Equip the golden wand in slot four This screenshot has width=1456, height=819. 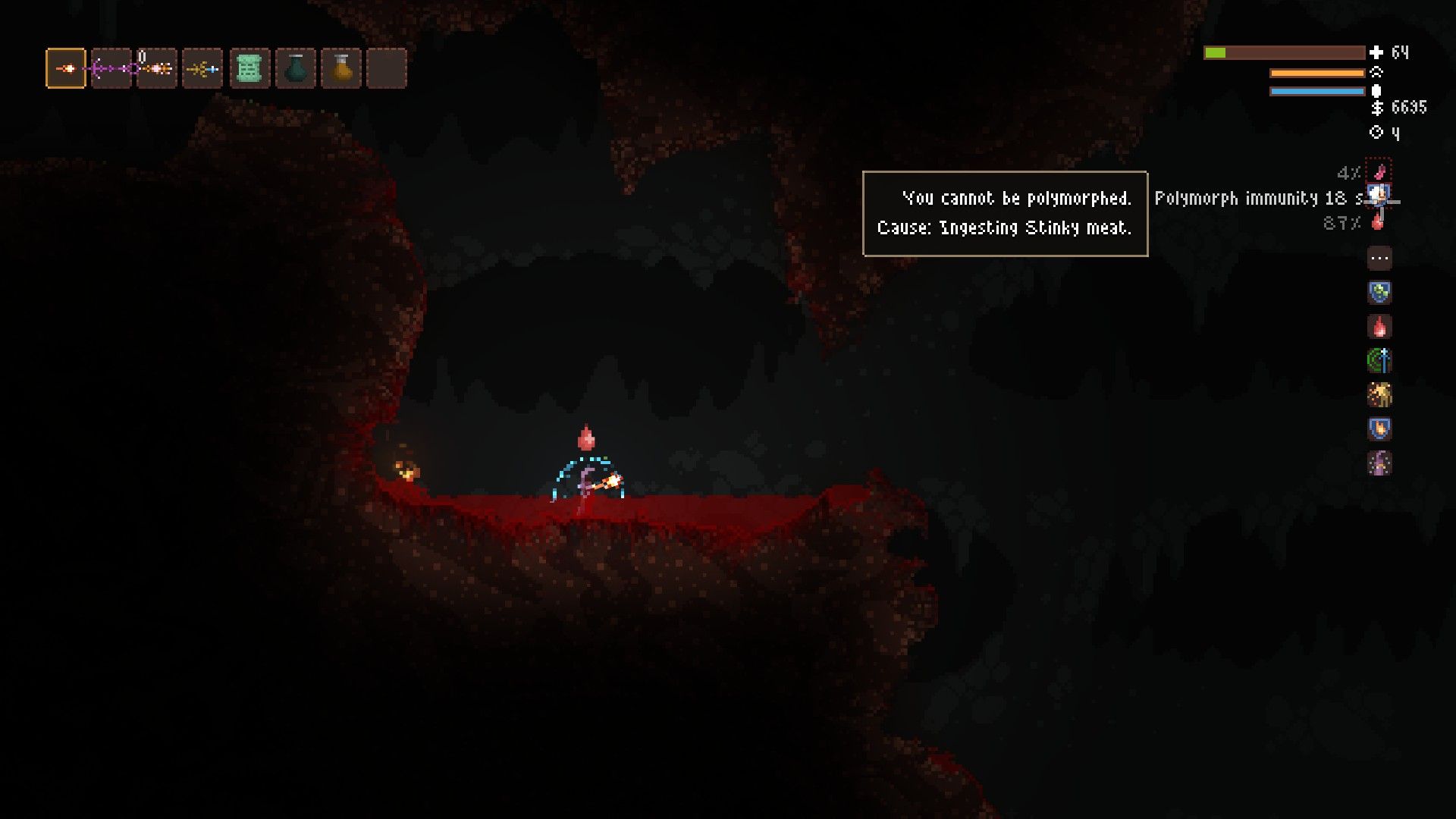pos(203,67)
